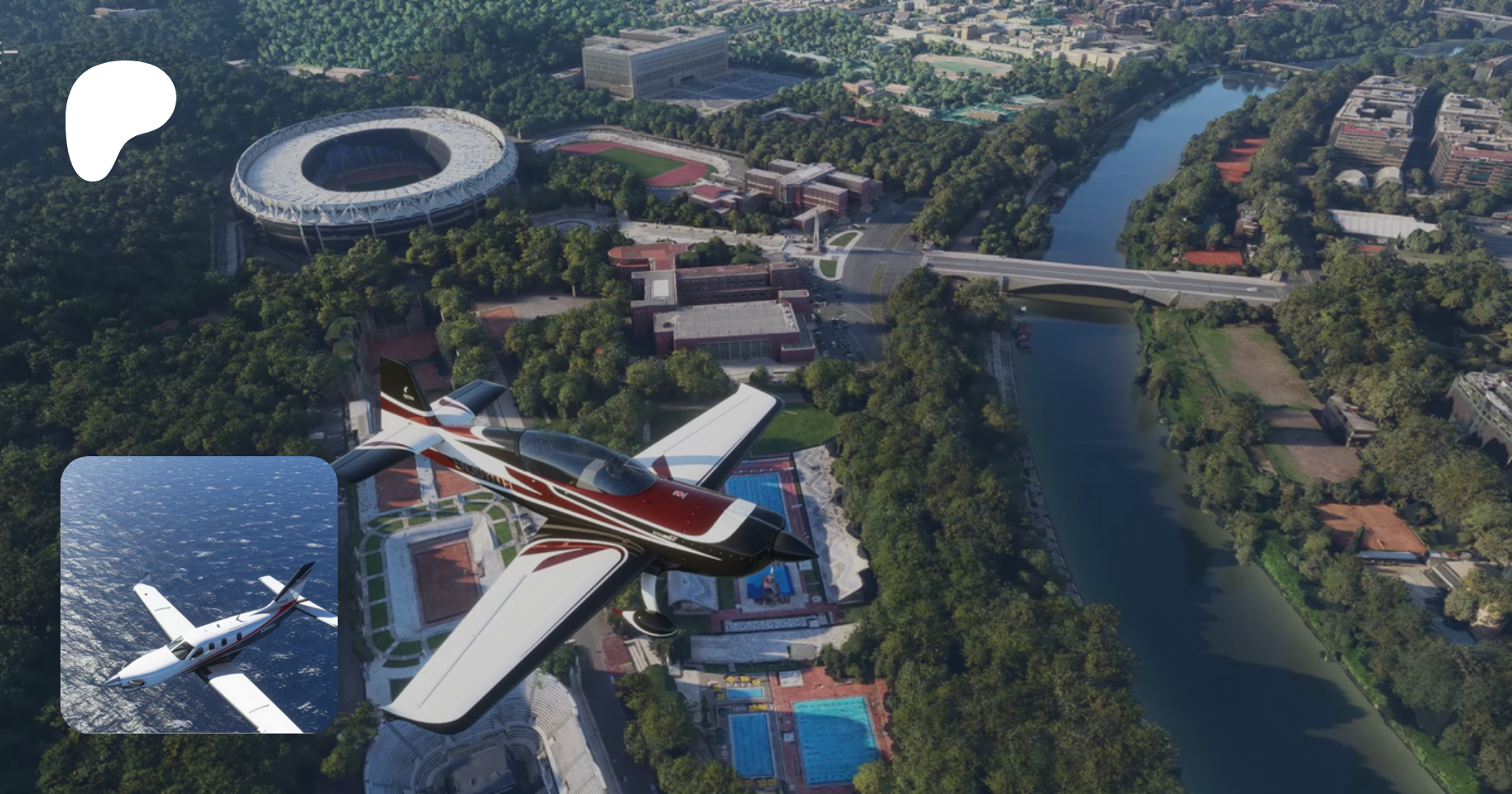Open the creator avatar thumbnail with white plane
Viewport: 1512px width, 794px height.
199,595
